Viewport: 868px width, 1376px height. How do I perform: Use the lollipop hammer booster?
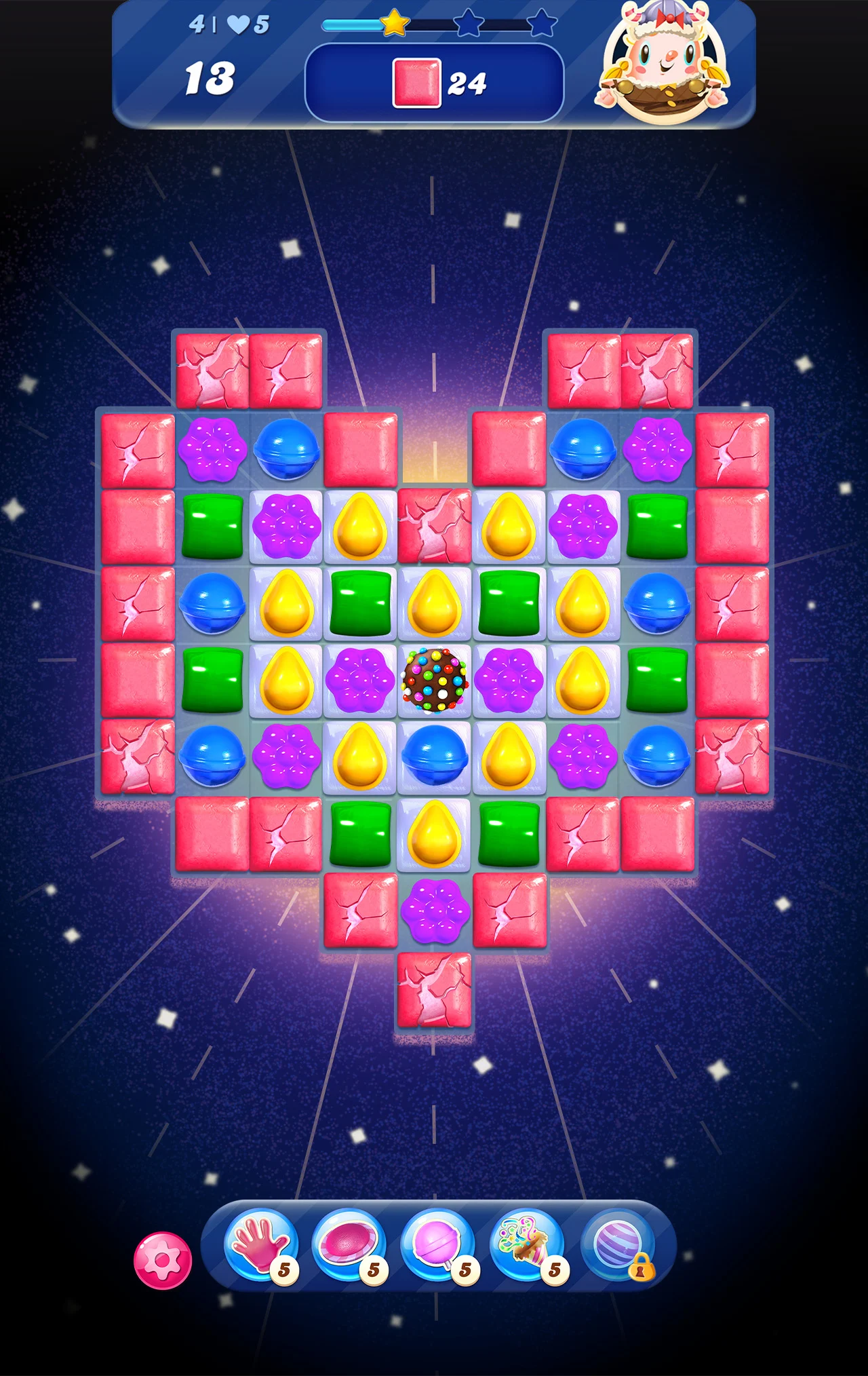pos(438,1246)
